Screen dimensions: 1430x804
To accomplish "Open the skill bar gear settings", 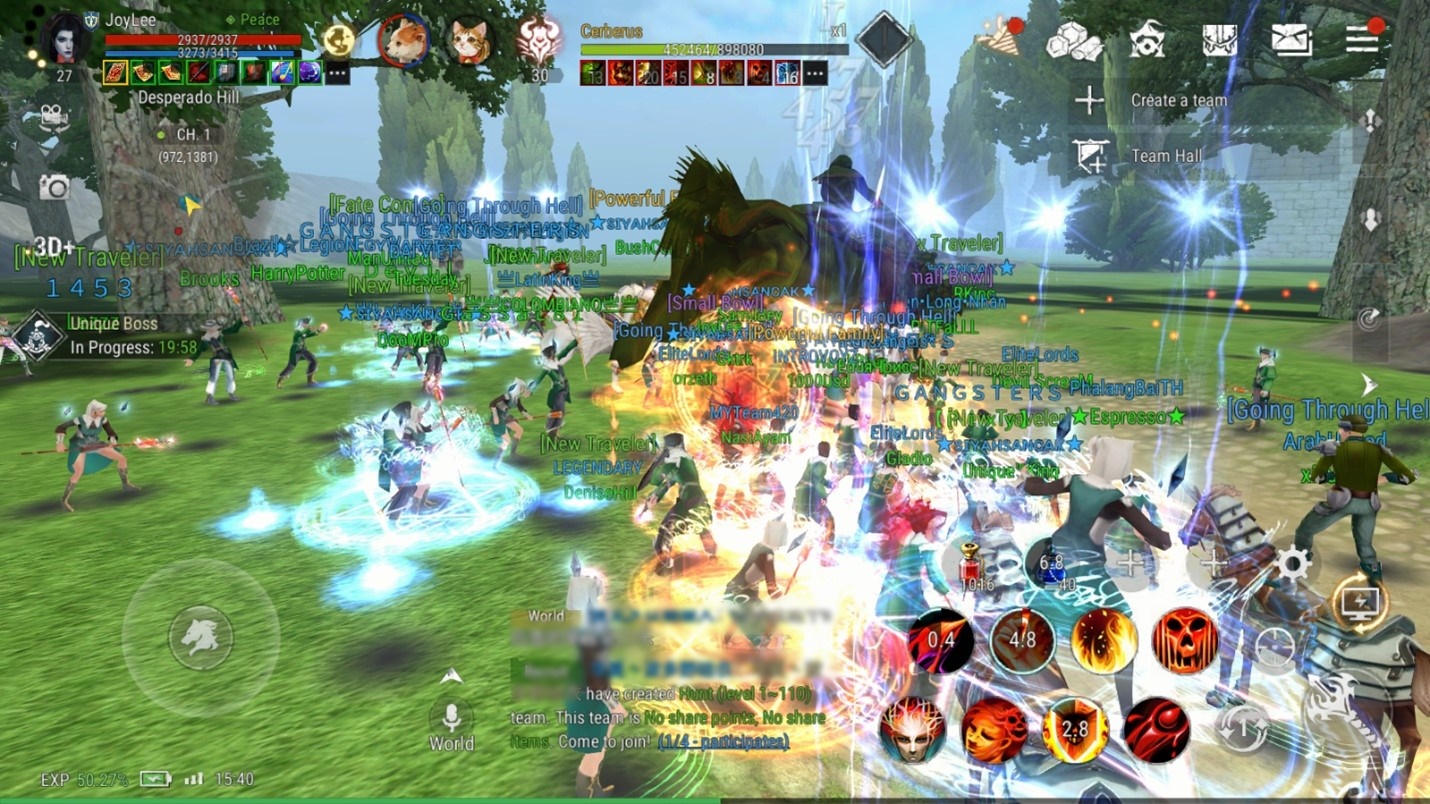I will (x=1292, y=565).
